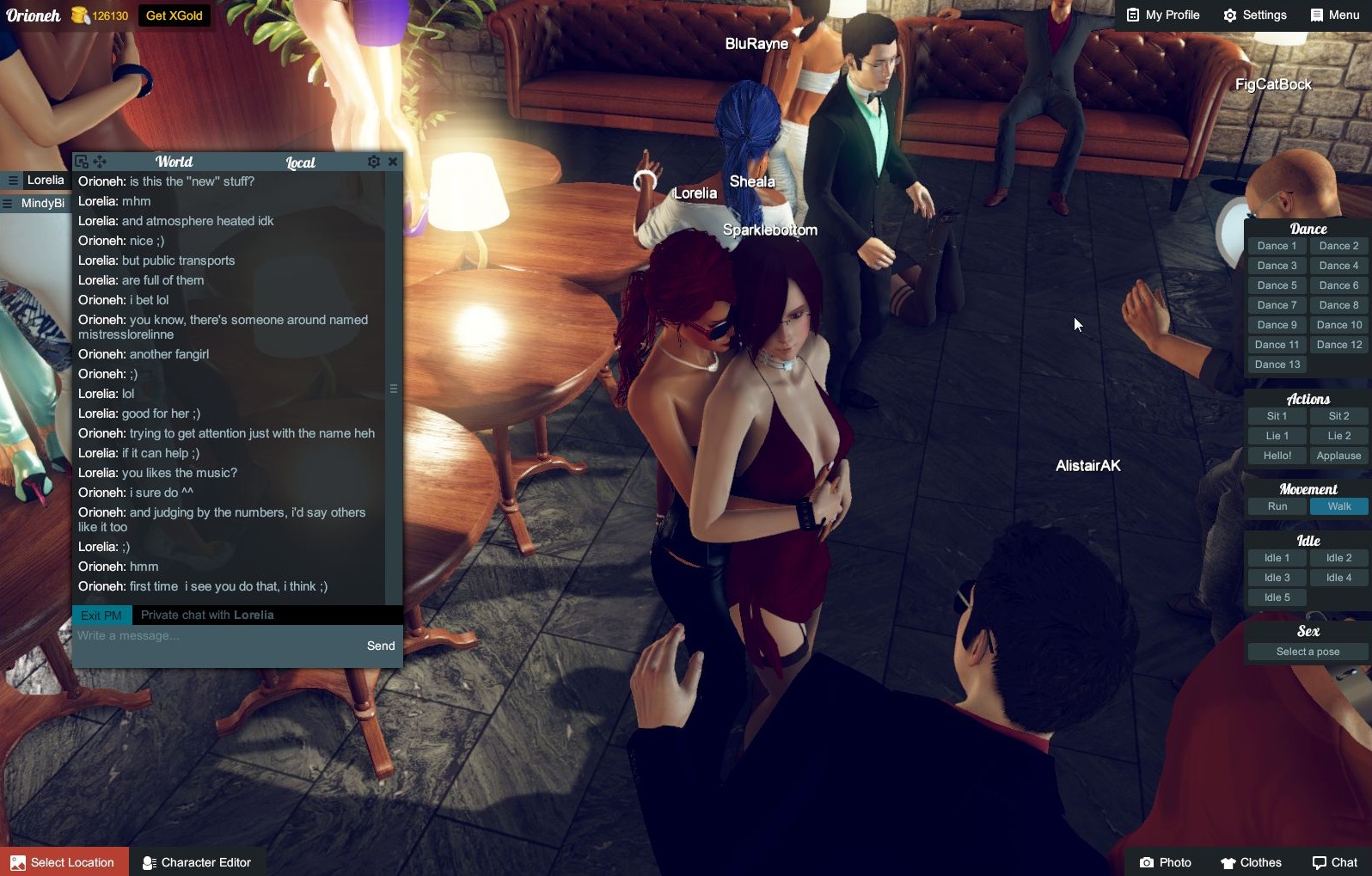The height and width of the screenshot is (876, 1372).
Task: Choose Dance 7 animation
Action: [1277, 305]
